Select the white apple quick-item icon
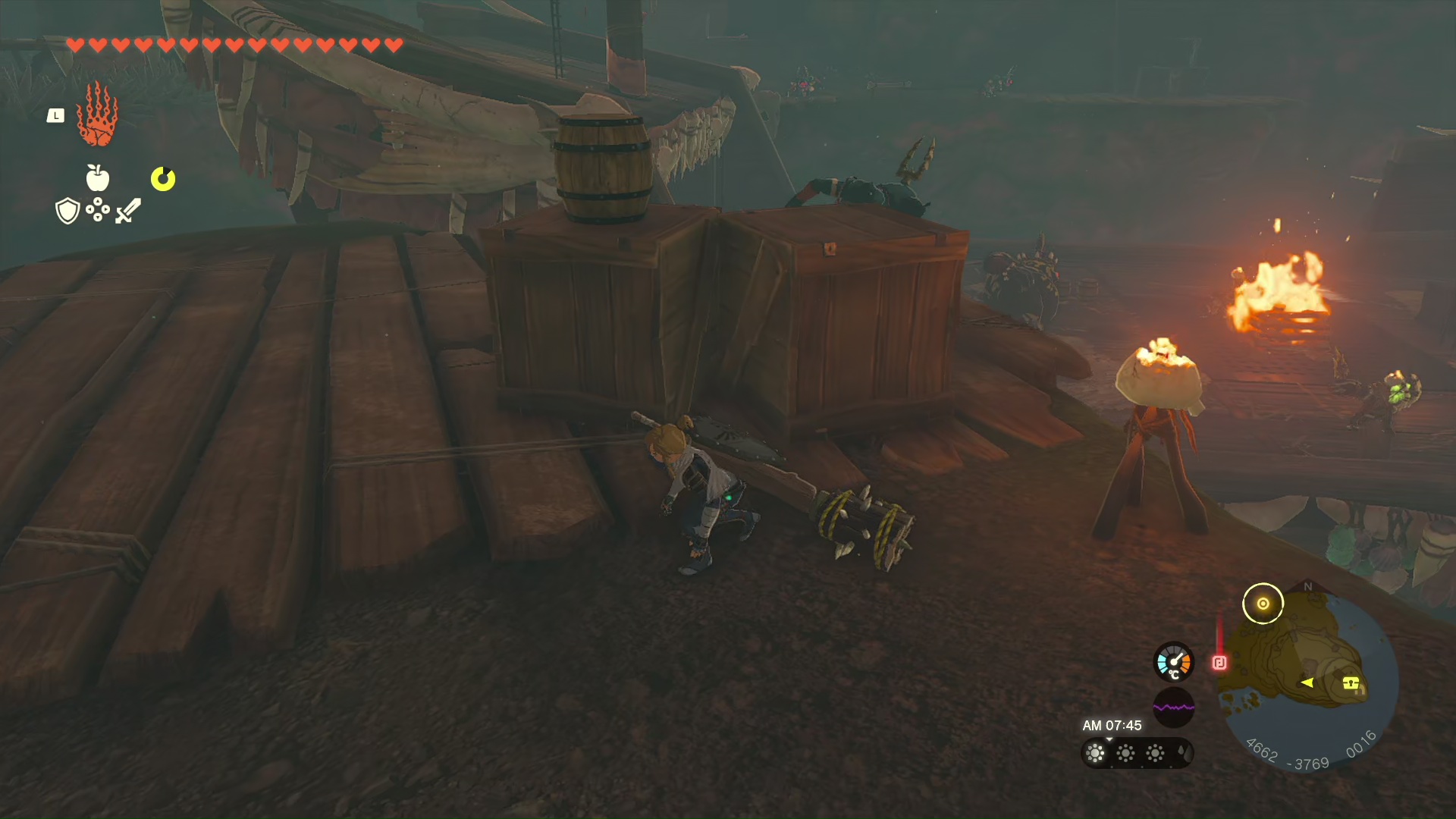This screenshot has width=1456, height=819. tap(98, 178)
